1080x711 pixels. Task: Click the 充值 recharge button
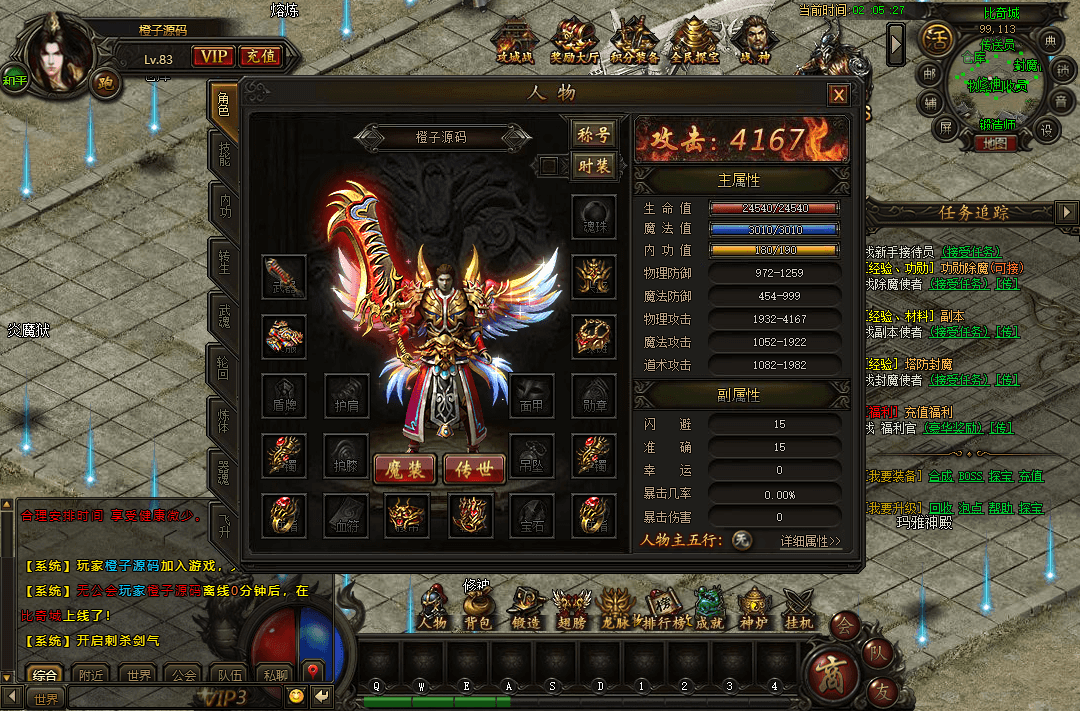[x=261, y=57]
